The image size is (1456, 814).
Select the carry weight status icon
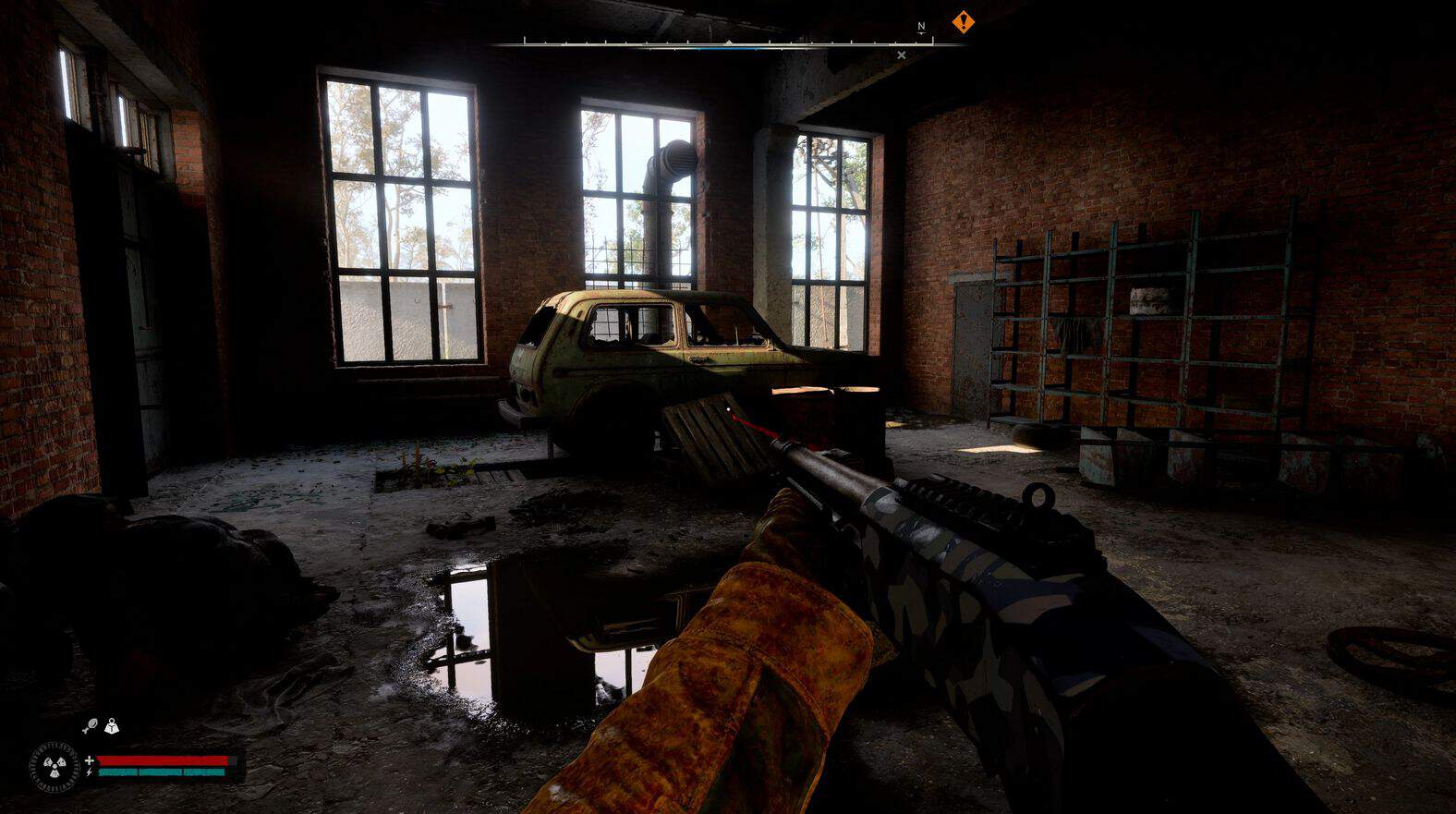[112, 726]
